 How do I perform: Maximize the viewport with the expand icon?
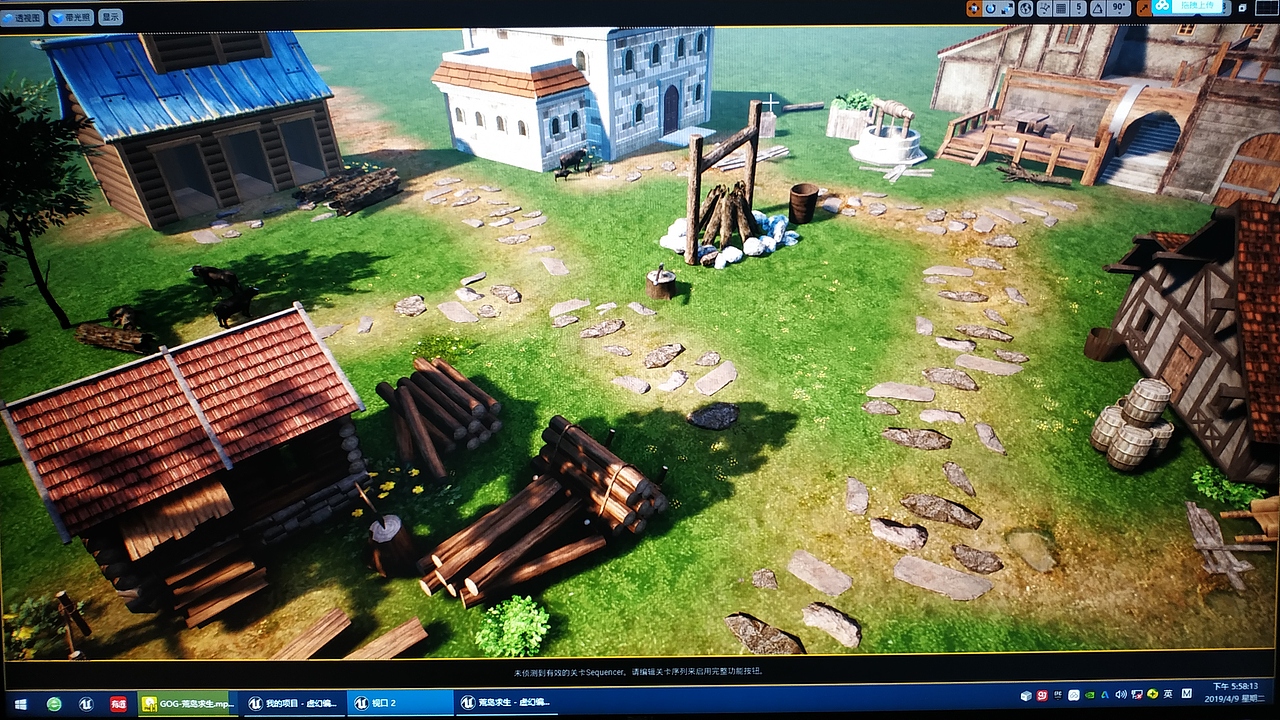coord(1143,8)
